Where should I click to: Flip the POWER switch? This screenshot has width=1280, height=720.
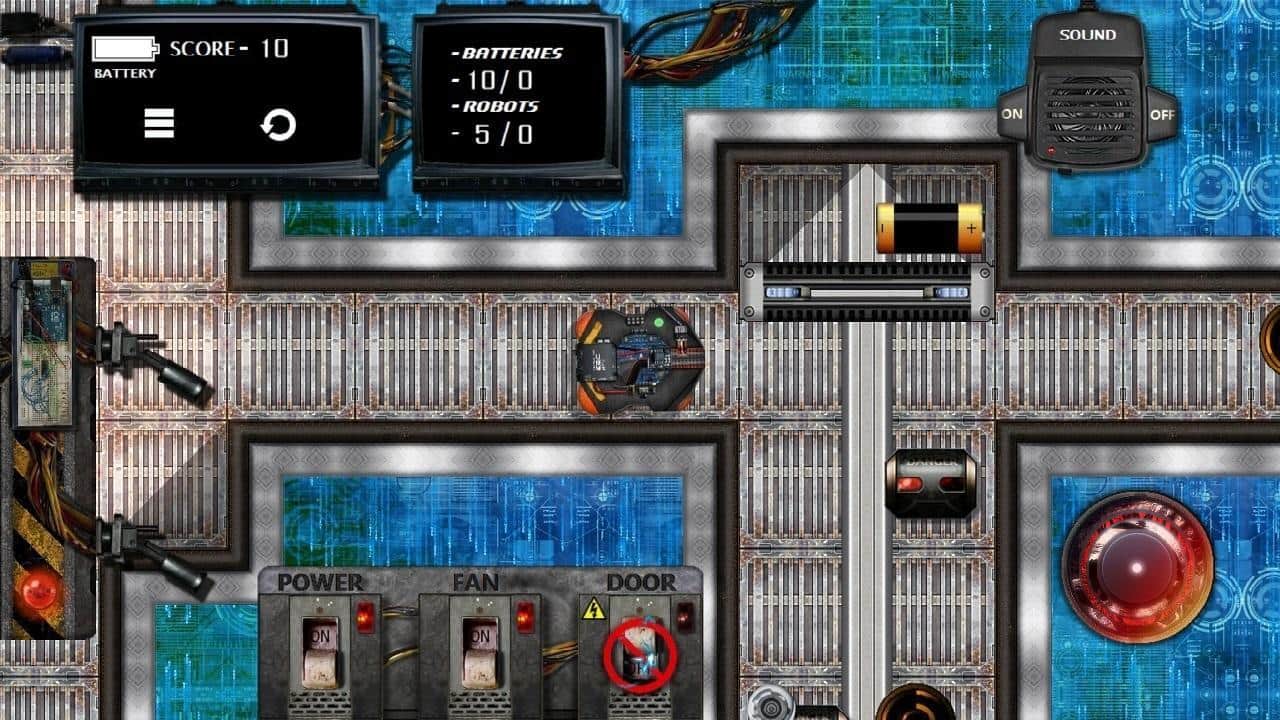320,648
